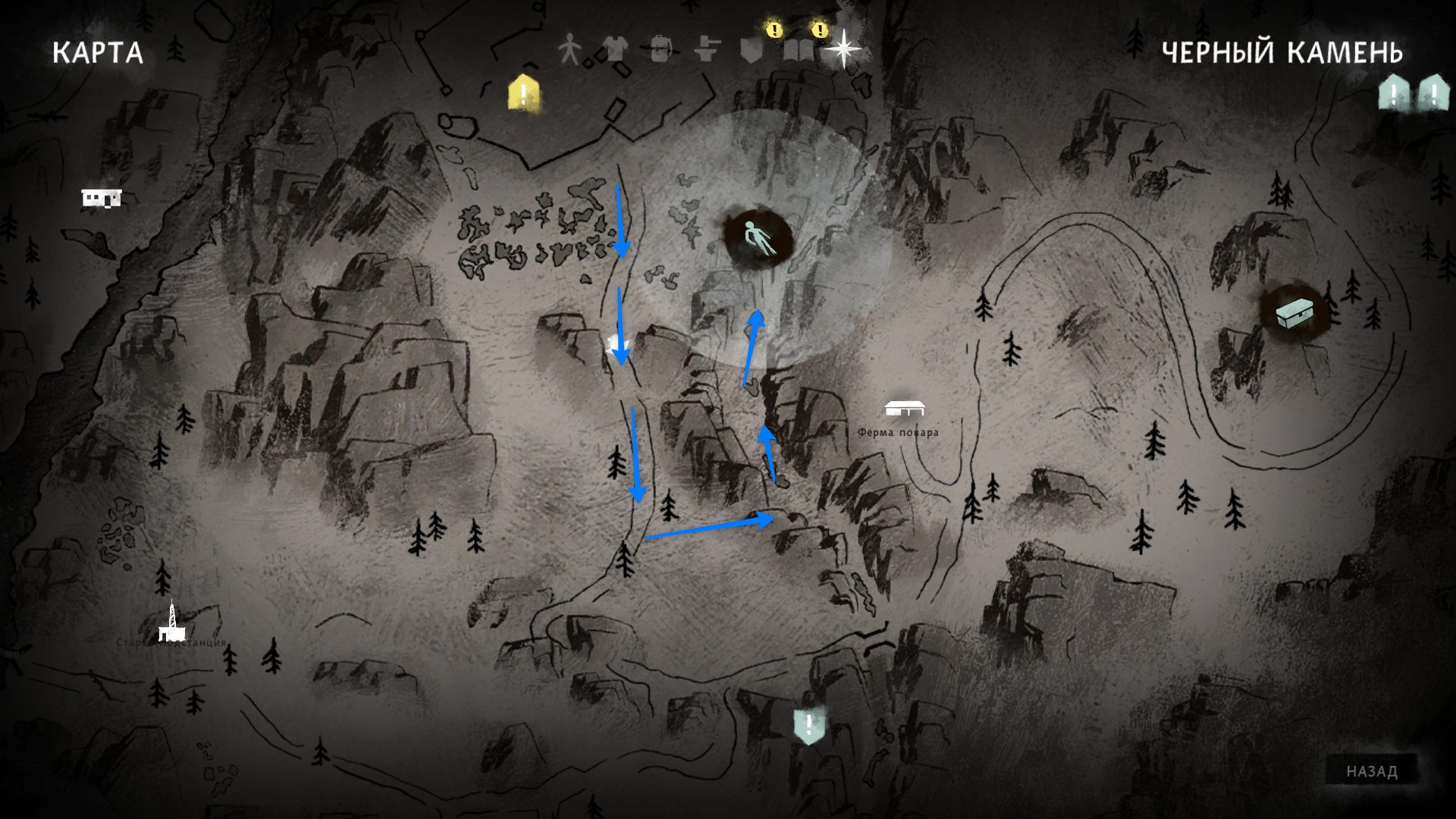Open the status tab with person icon
1456x819 pixels.
[x=569, y=50]
